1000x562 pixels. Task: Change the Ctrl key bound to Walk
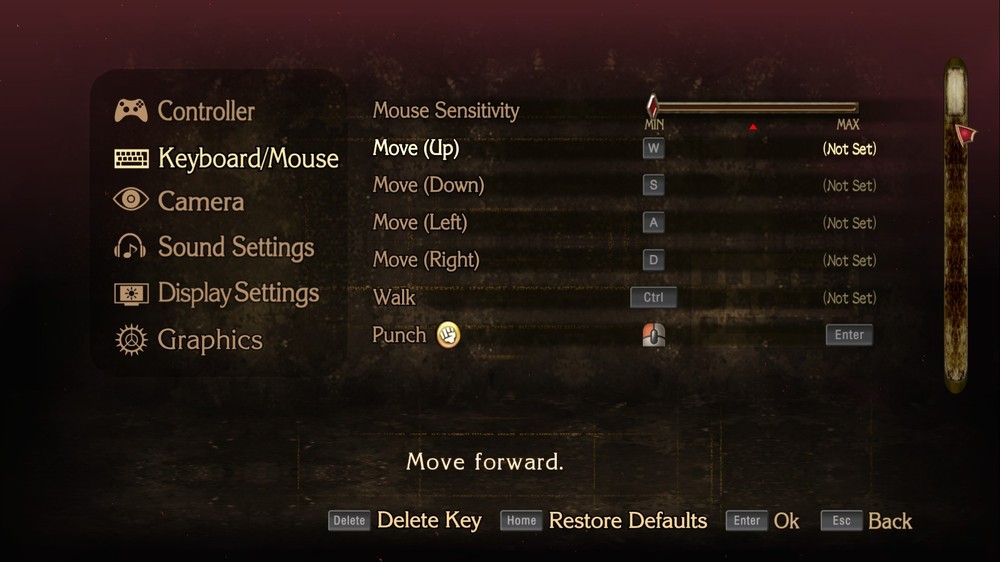[x=653, y=297]
